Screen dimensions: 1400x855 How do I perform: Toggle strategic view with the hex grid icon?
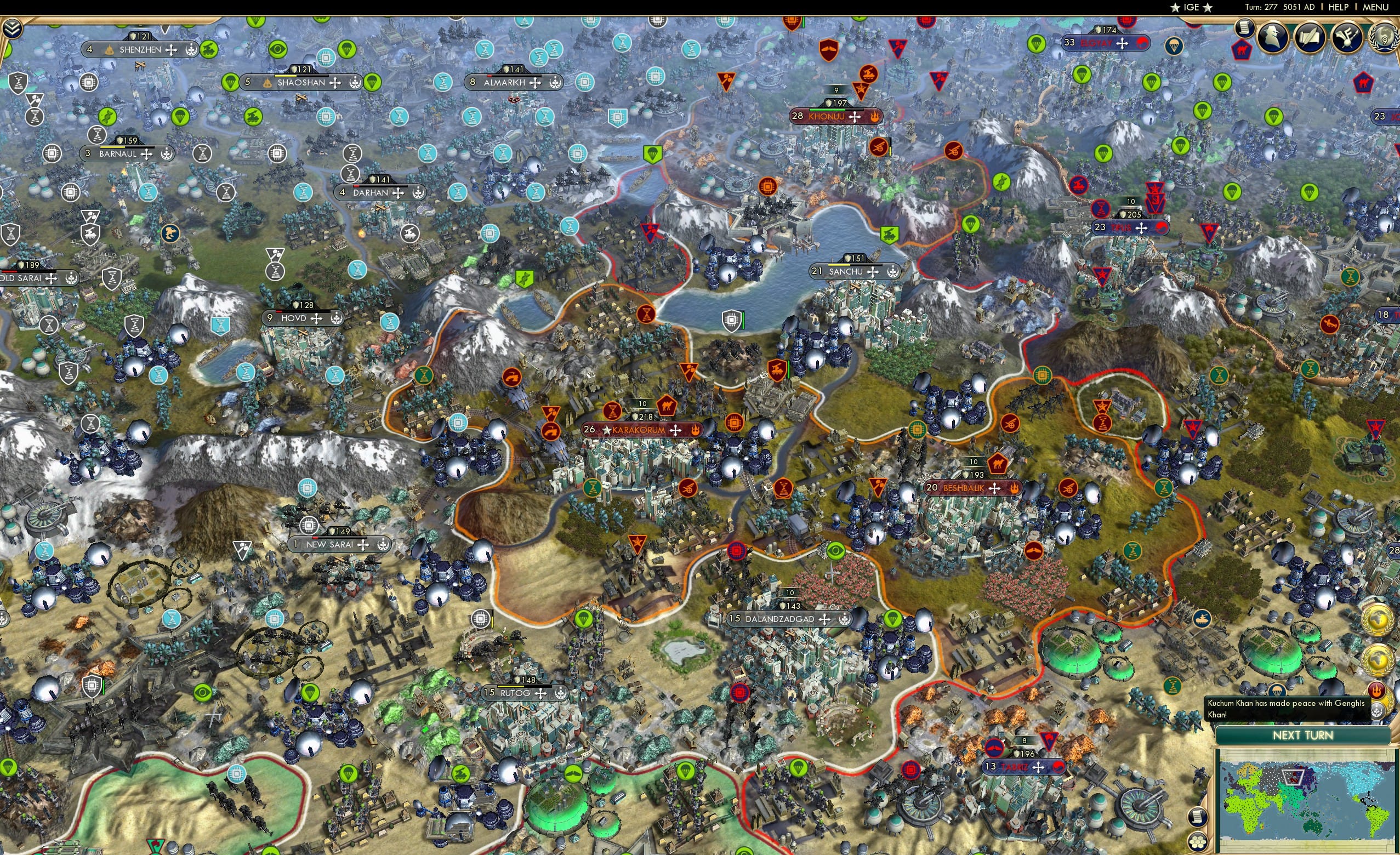[1199, 842]
